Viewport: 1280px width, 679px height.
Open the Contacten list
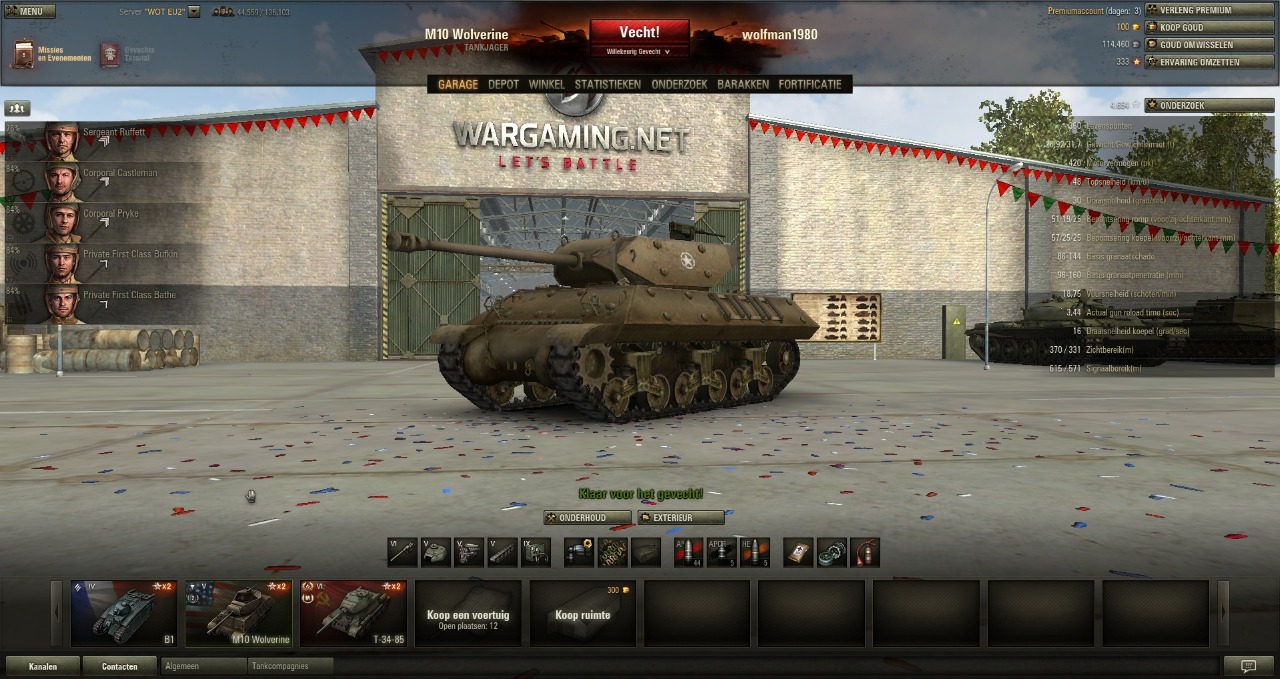point(119,666)
